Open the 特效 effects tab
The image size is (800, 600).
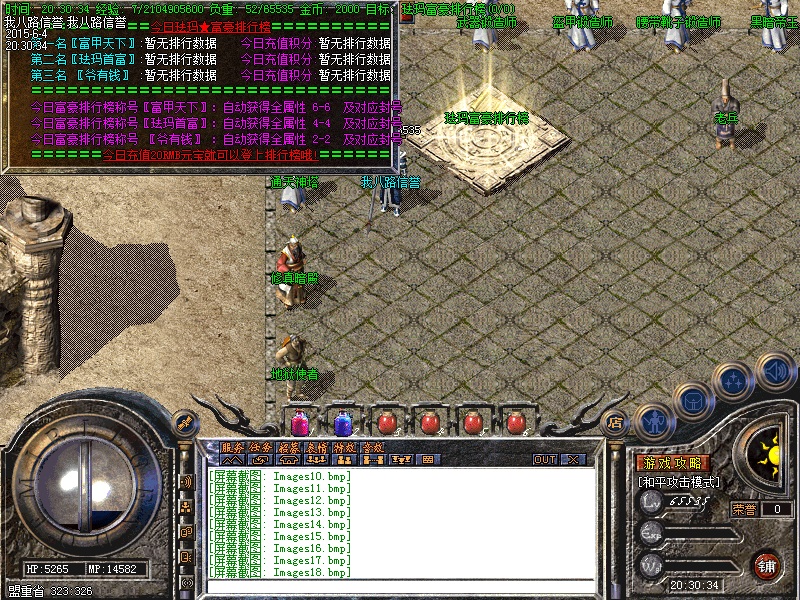coord(345,447)
